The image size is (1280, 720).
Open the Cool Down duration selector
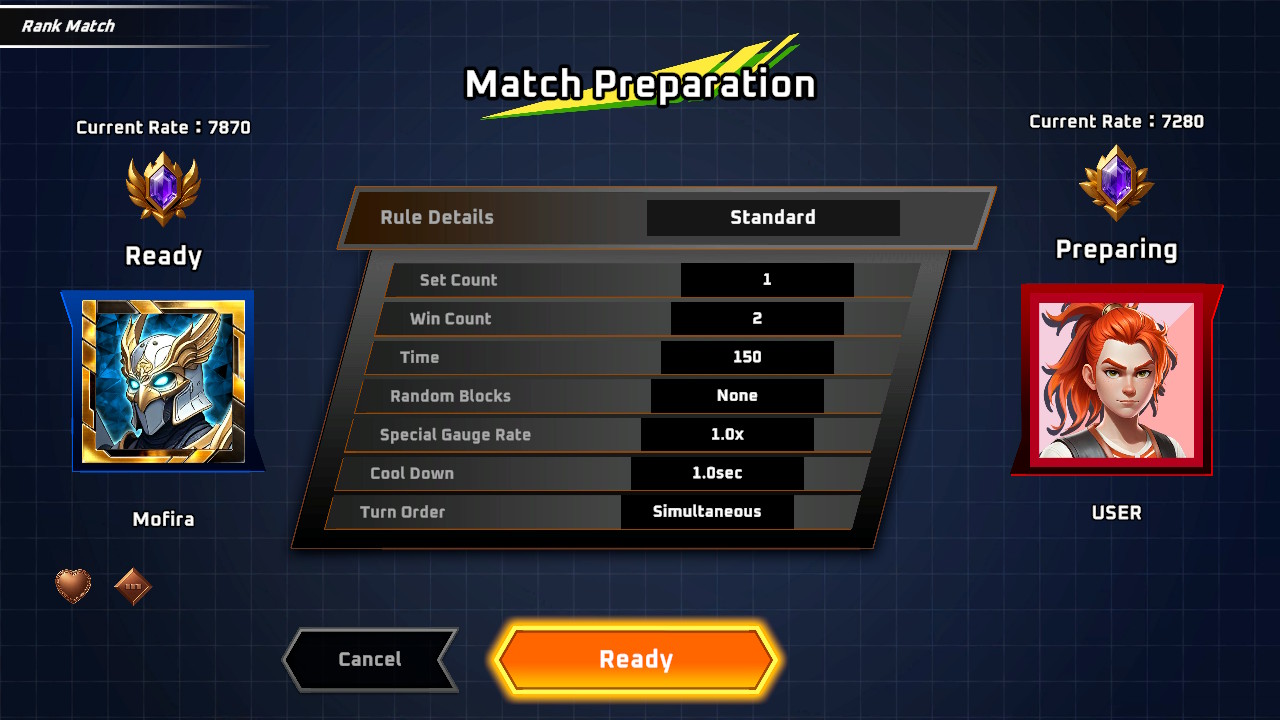click(x=717, y=473)
